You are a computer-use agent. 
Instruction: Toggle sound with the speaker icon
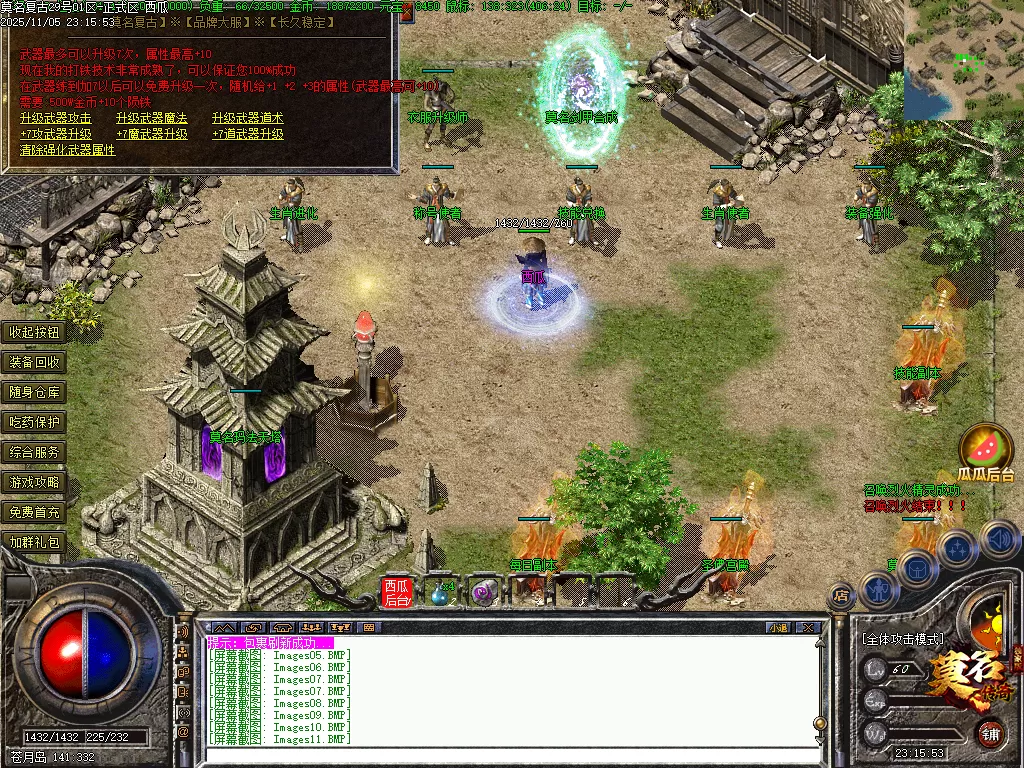point(999,540)
